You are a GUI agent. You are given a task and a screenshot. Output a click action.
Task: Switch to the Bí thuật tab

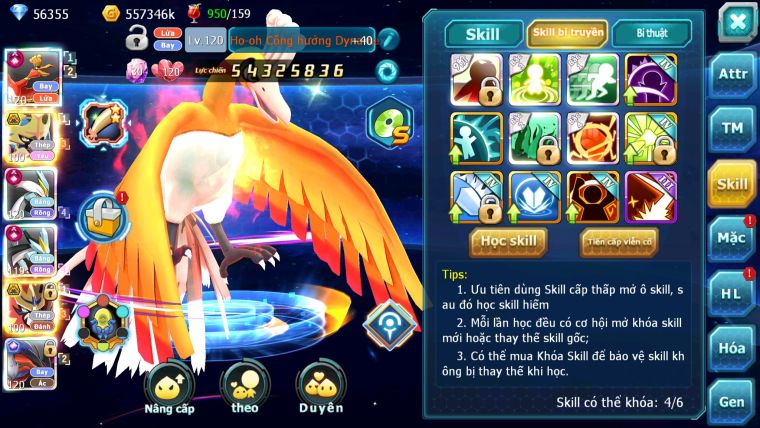[651, 34]
